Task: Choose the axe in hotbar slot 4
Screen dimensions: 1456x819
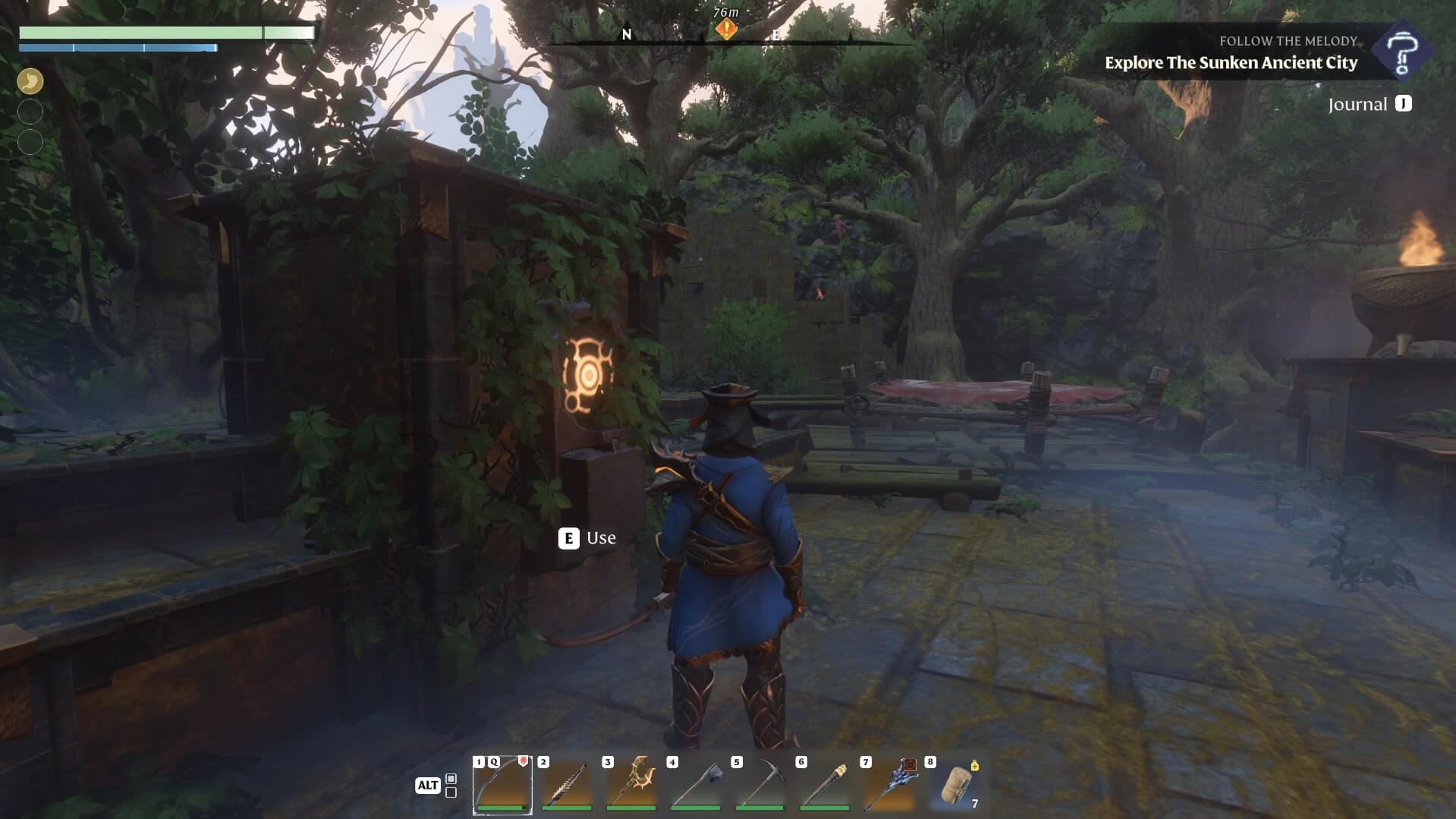Action: point(696,785)
